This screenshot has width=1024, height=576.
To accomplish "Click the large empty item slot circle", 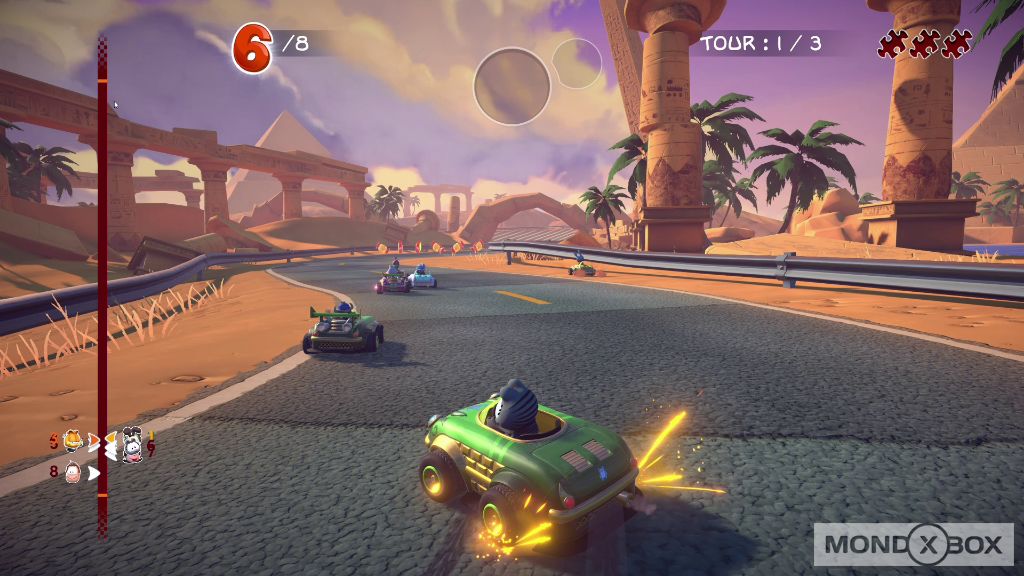I will 512,86.
